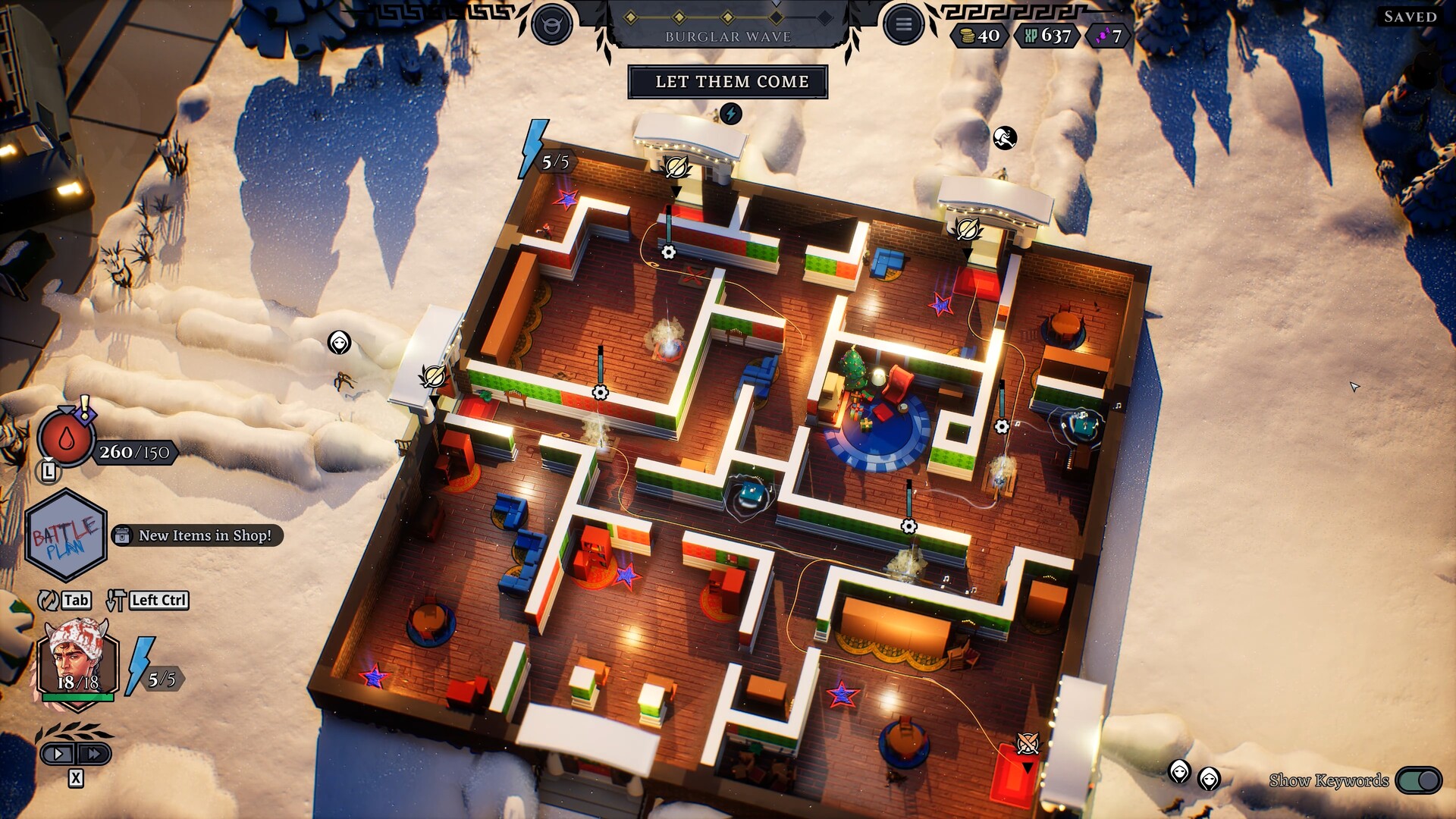
Task: Open the Battle Plan hexagon
Action: tap(68, 535)
